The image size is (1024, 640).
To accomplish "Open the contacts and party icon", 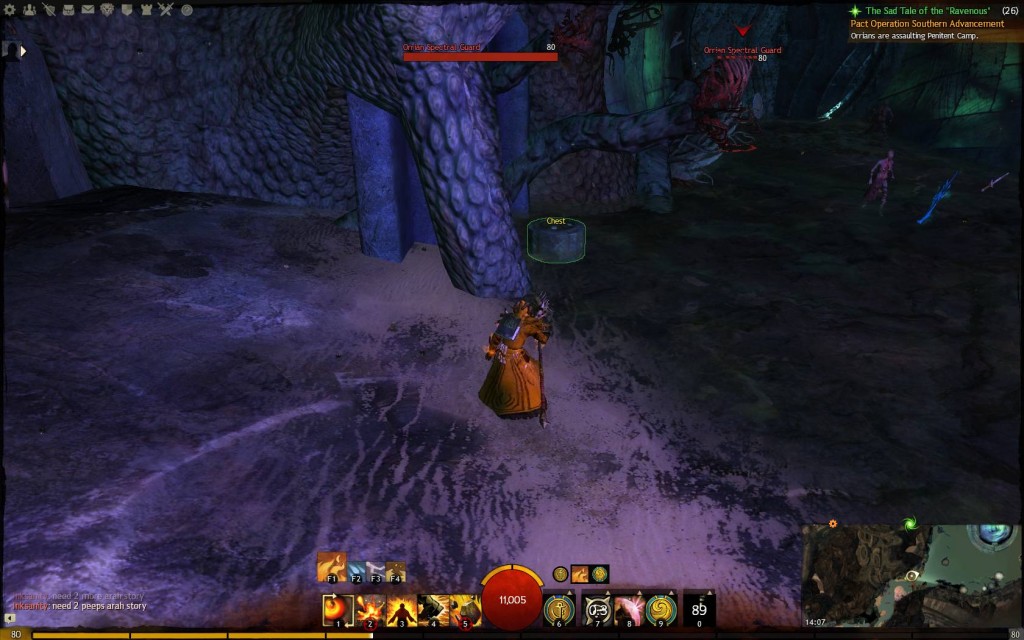I will pyautogui.click(x=28, y=10).
